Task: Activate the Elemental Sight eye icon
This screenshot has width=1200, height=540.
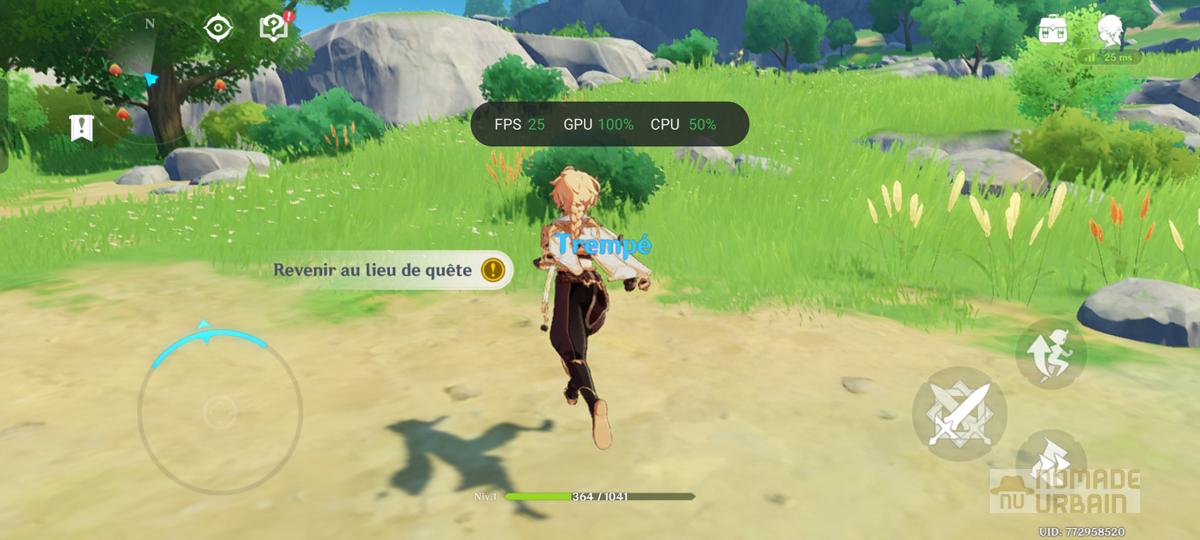Action: [x=218, y=28]
